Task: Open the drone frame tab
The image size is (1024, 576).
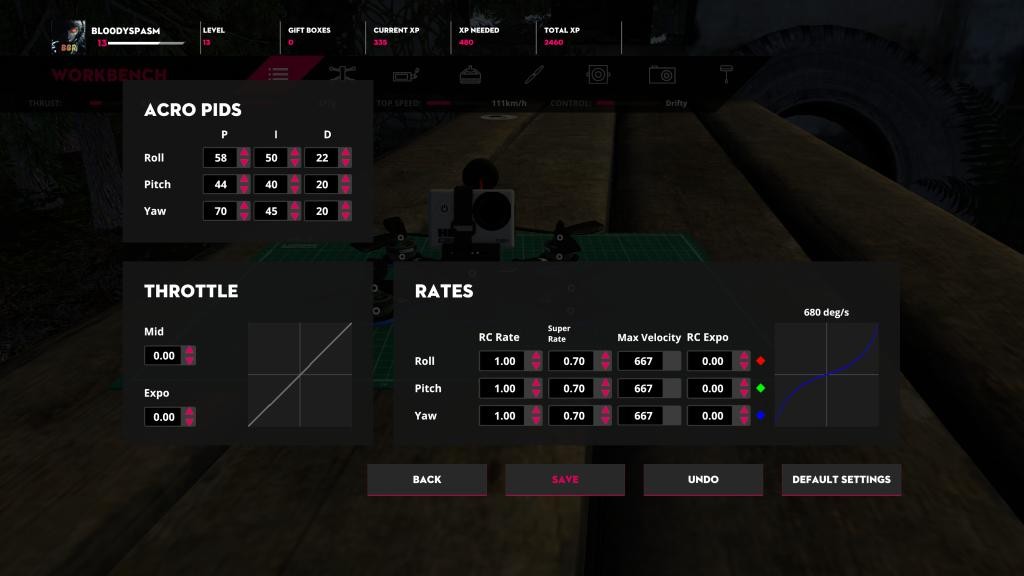Action: pyautogui.click(x=342, y=74)
